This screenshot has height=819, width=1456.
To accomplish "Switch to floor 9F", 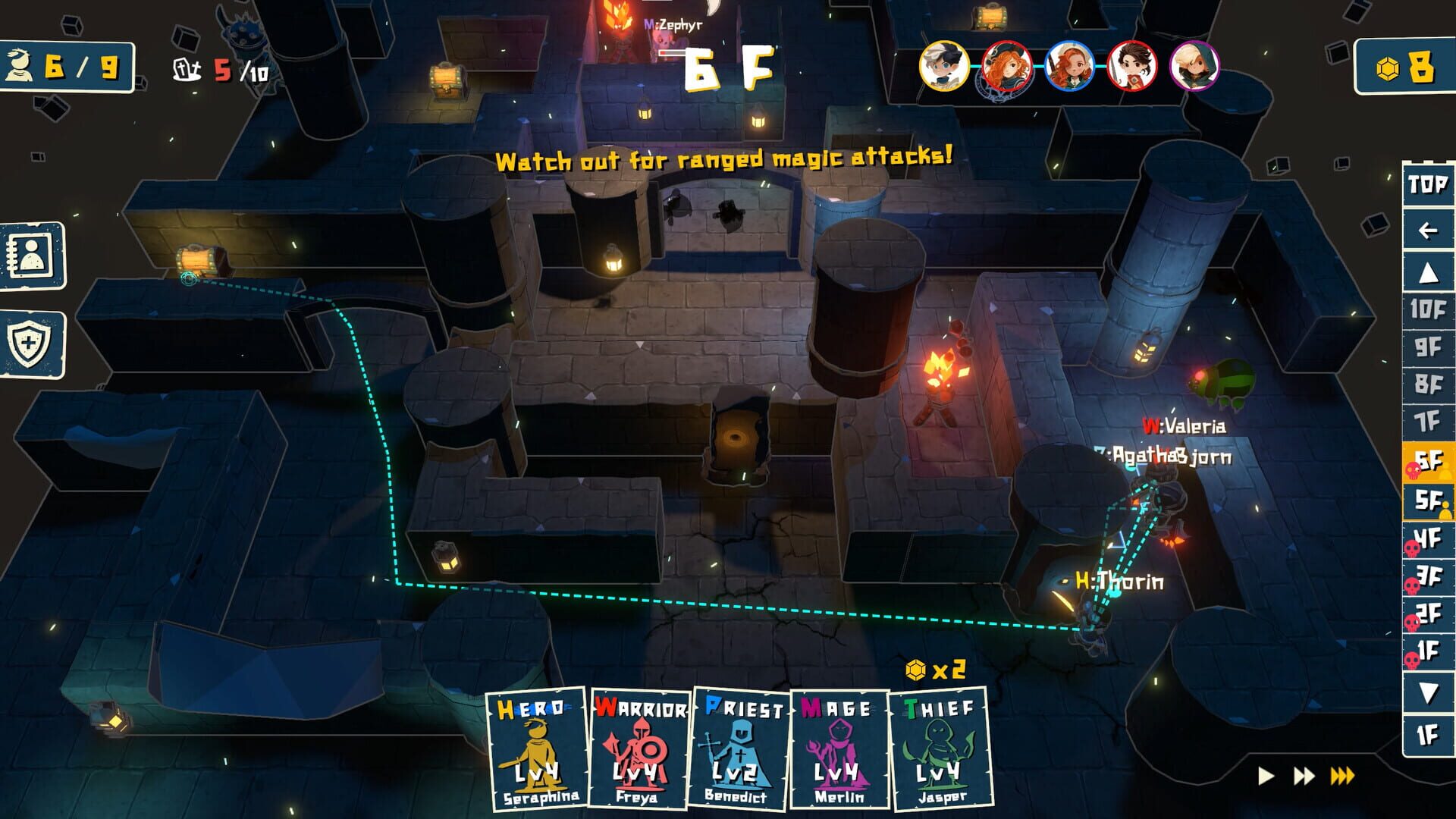I will [1427, 347].
